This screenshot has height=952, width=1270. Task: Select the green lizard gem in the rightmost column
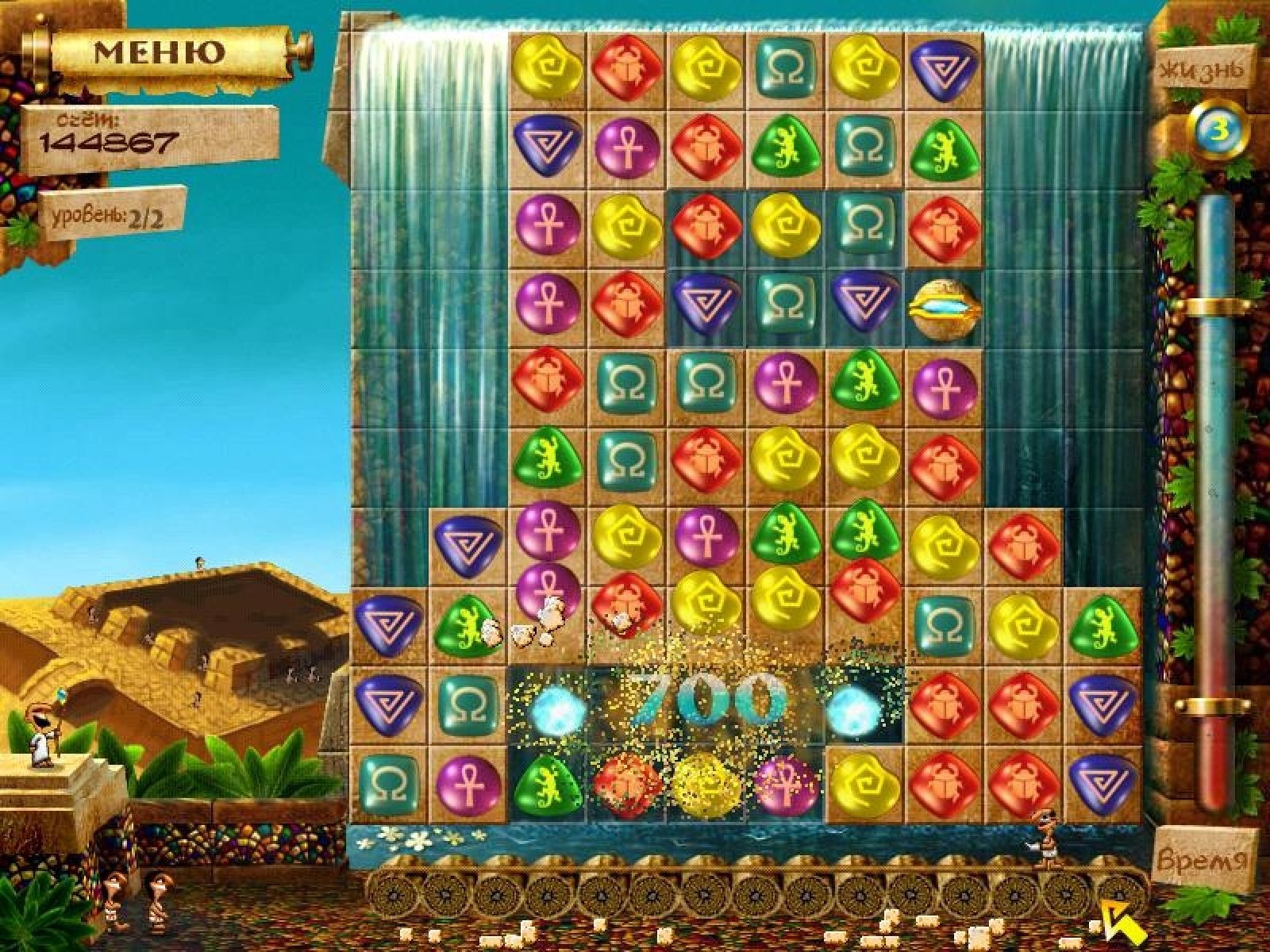1101,624
